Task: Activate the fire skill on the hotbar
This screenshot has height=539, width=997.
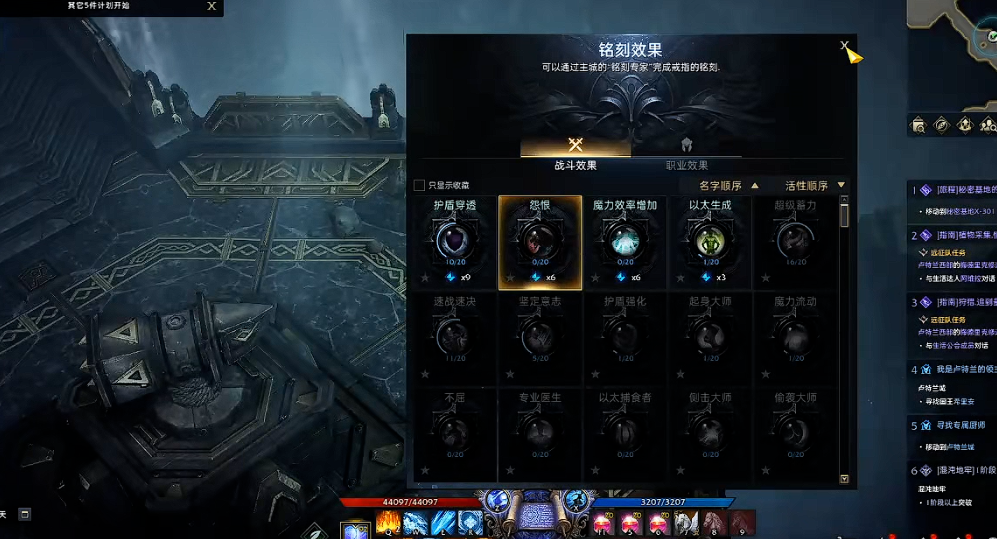Action: click(x=388, y=523)
